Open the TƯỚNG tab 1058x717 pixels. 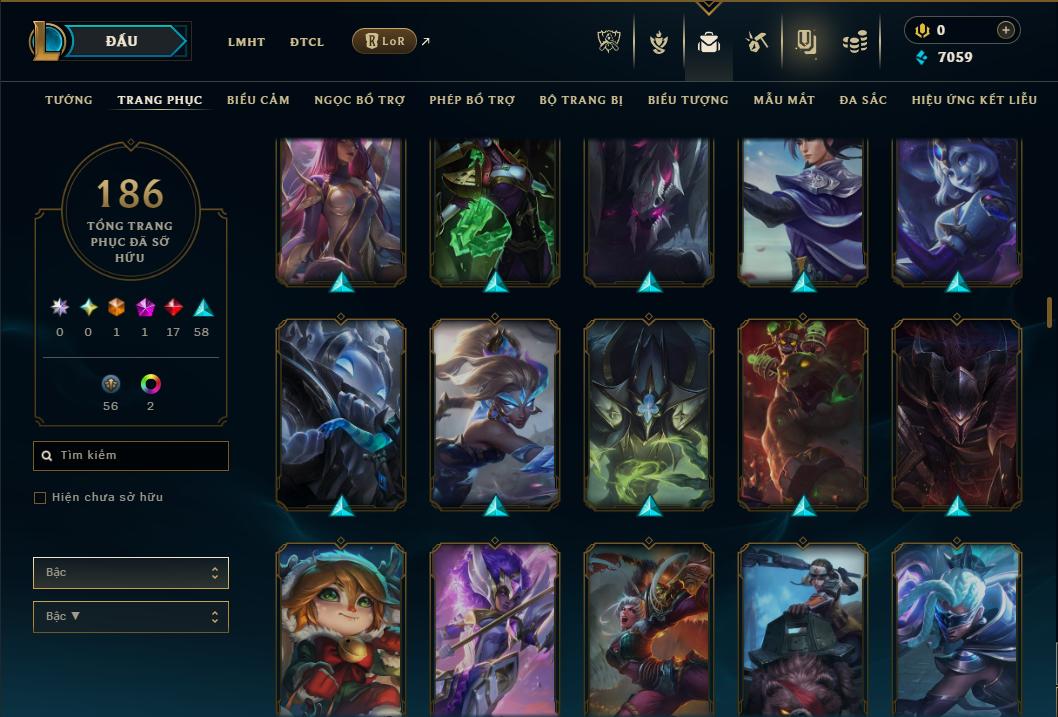point(69,100)
